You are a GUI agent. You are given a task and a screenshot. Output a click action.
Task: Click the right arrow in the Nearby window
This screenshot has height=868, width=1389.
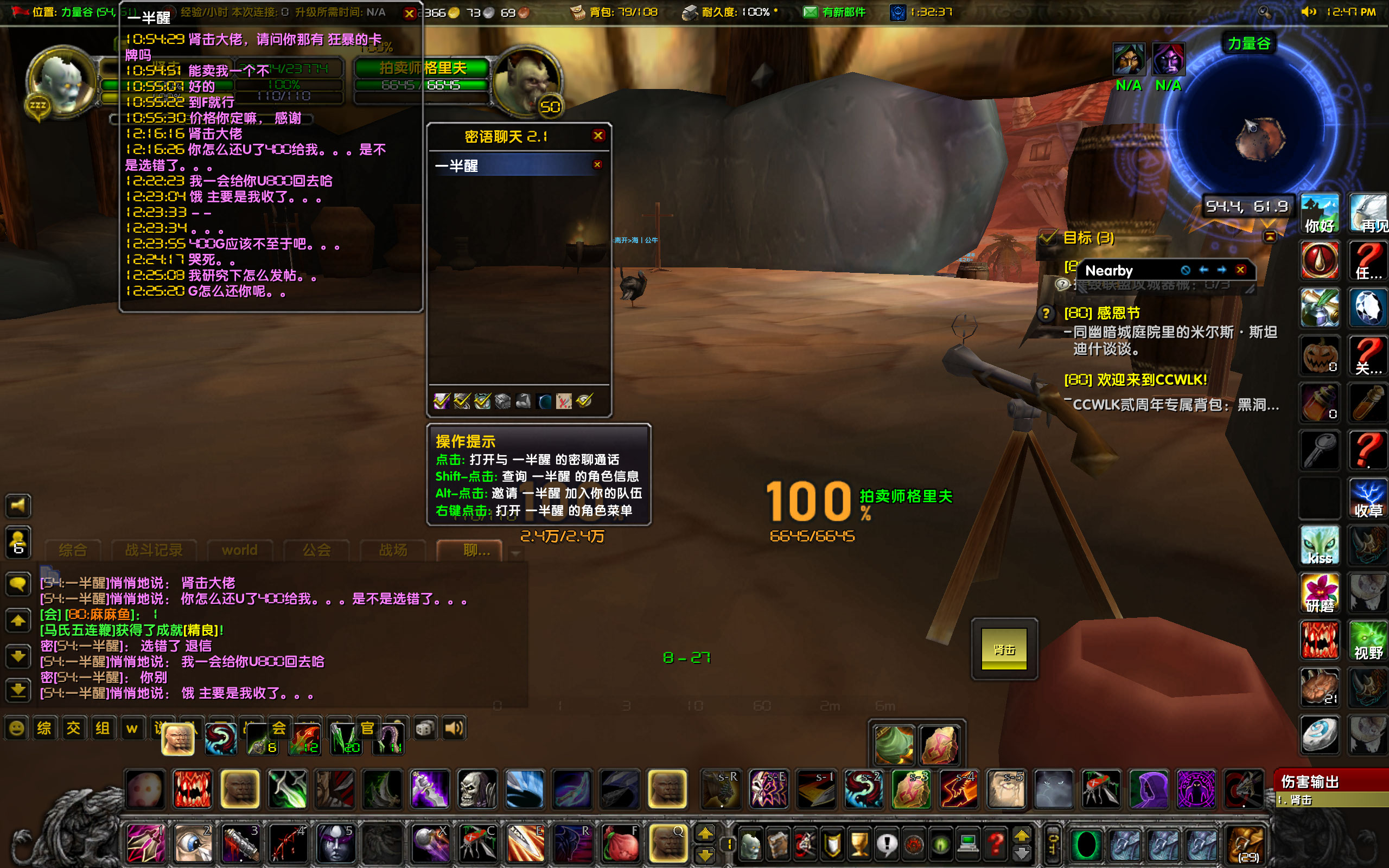1221,270
